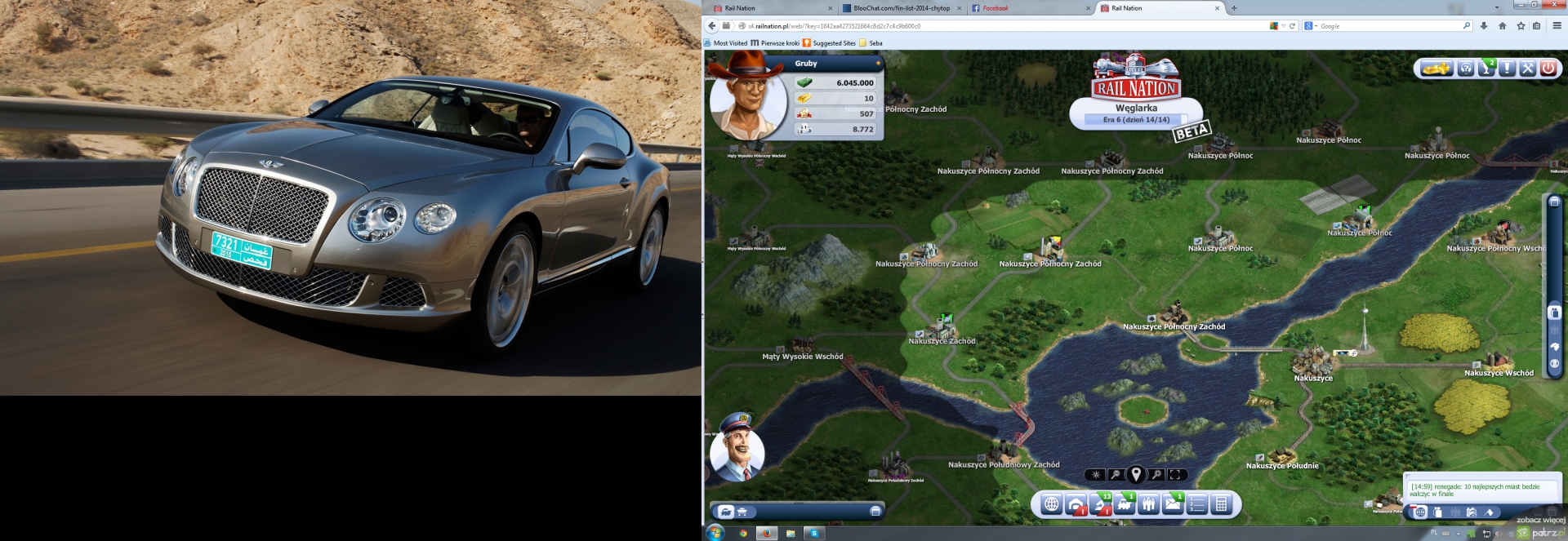Toggle fullscreen with the bracket corners icon
The height and width of the screenshot is (541, 1568).
pos(1176,474)
